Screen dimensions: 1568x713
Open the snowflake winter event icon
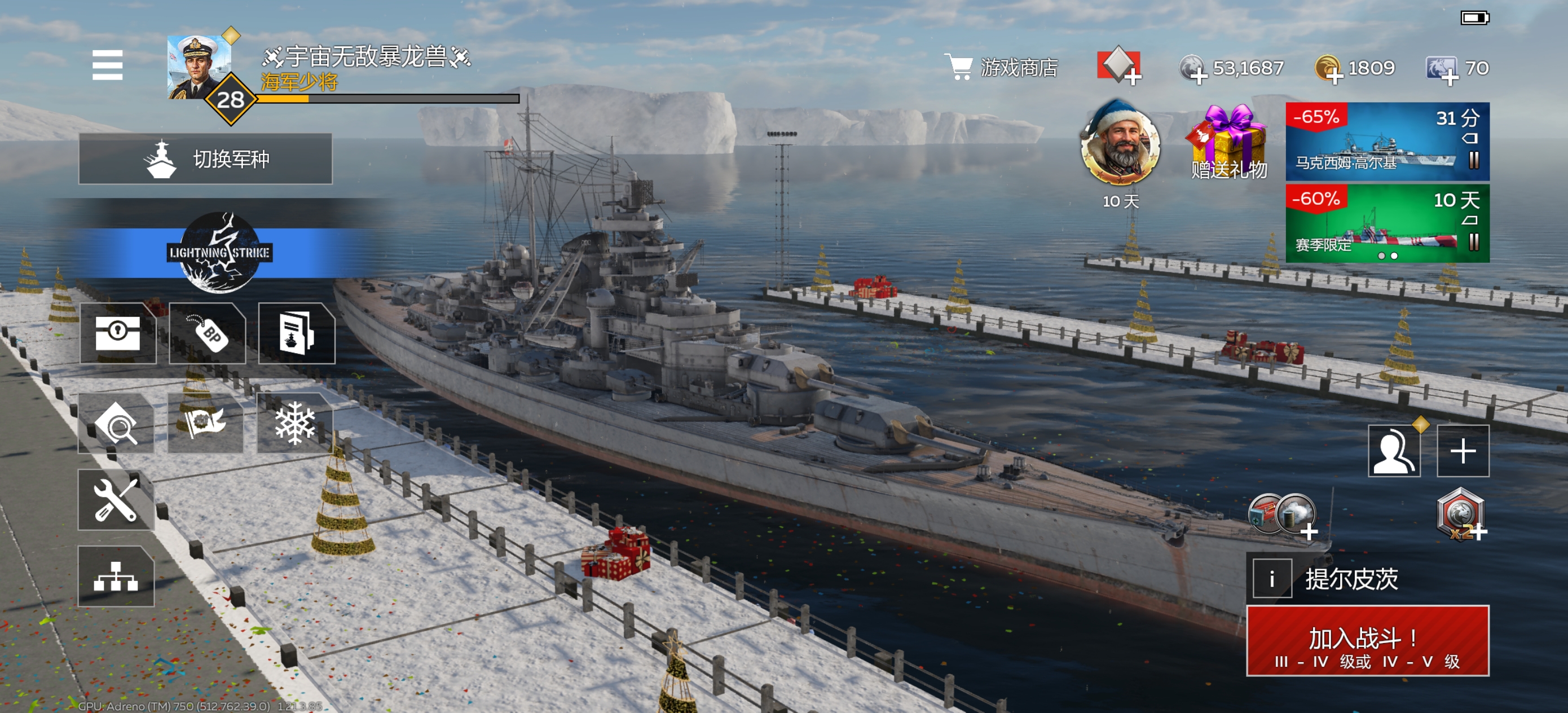[x=294, y=423]
